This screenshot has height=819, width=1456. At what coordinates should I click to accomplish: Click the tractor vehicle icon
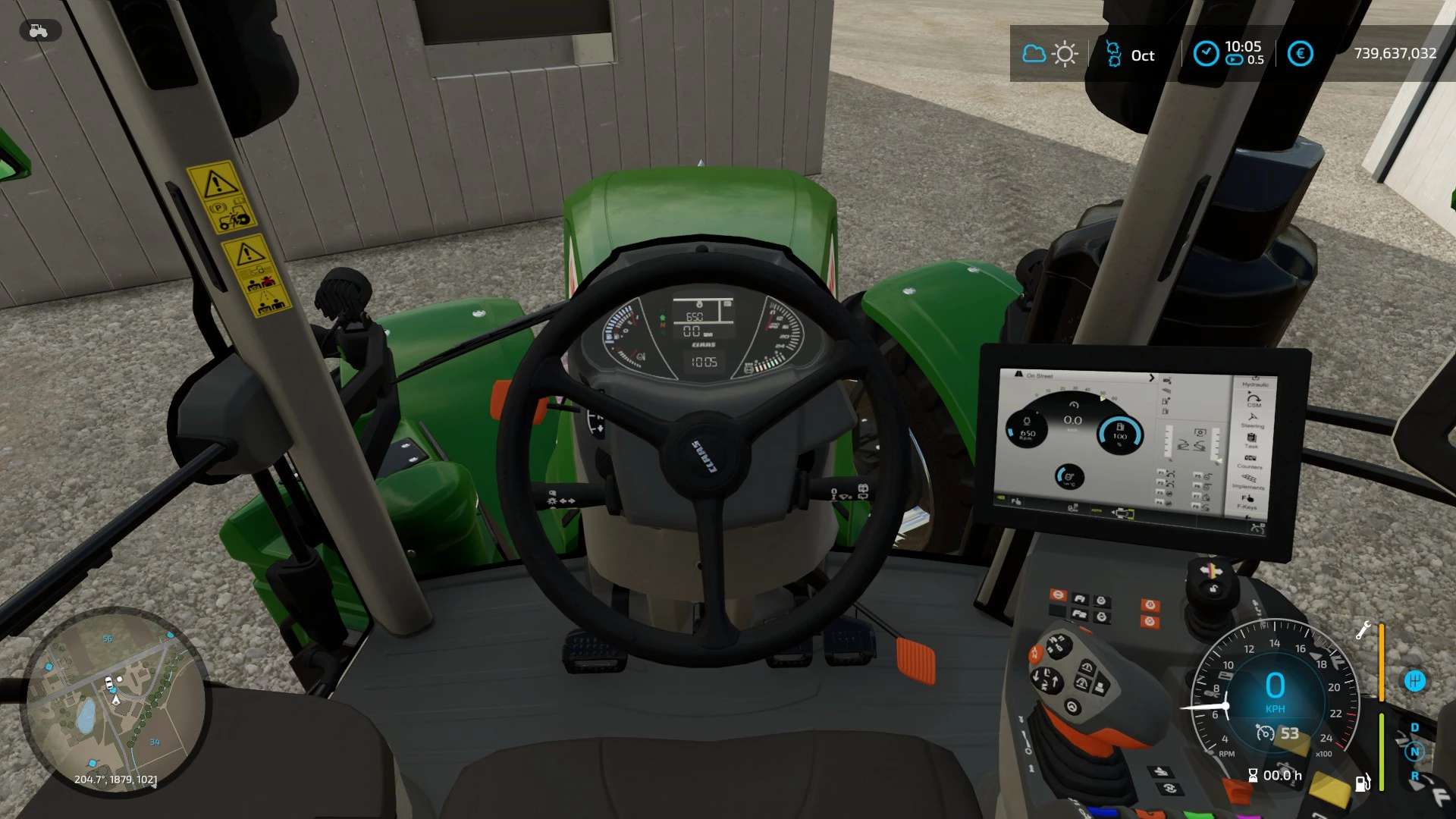39,31
